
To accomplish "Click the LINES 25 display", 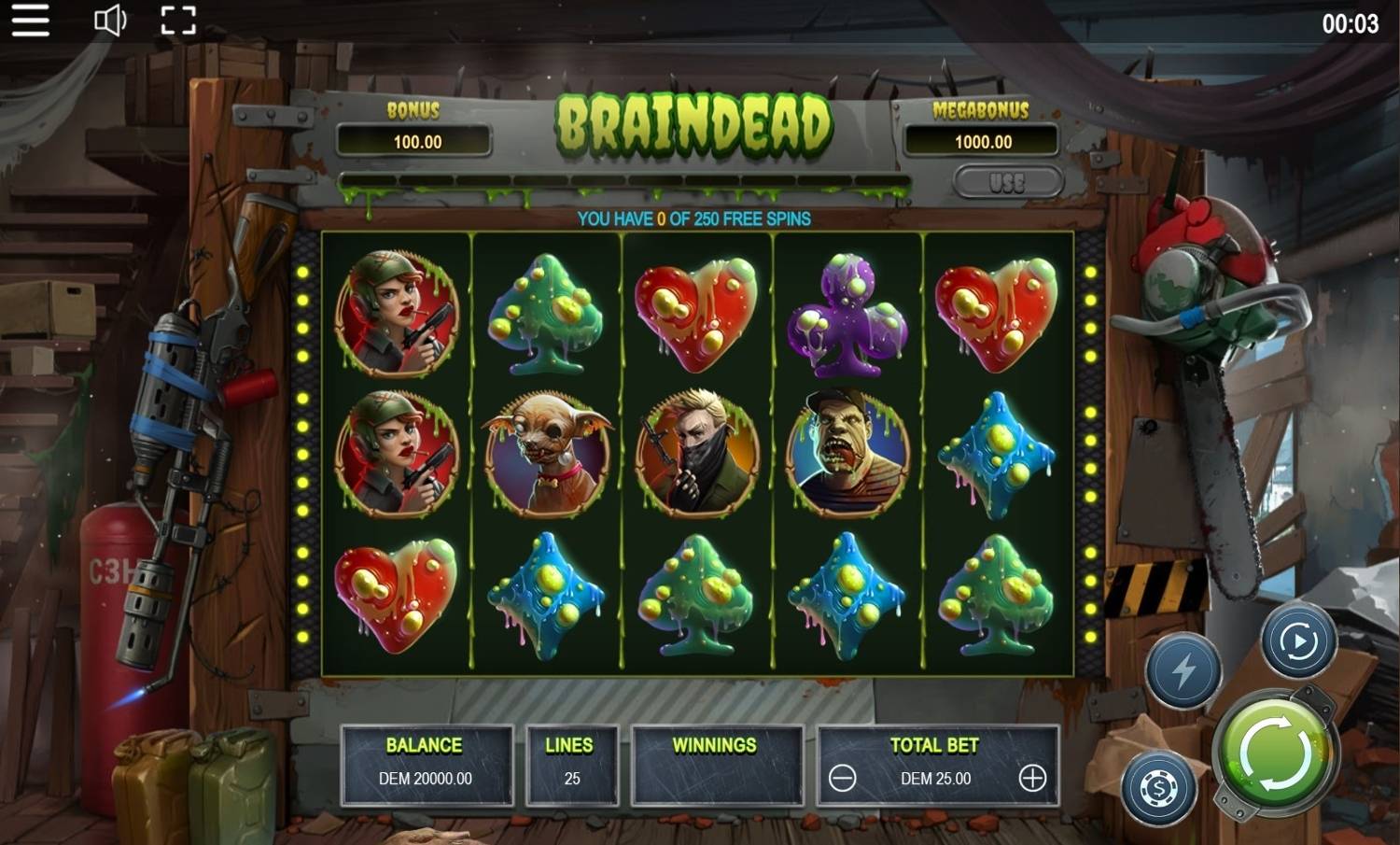I will coord(572,764).
